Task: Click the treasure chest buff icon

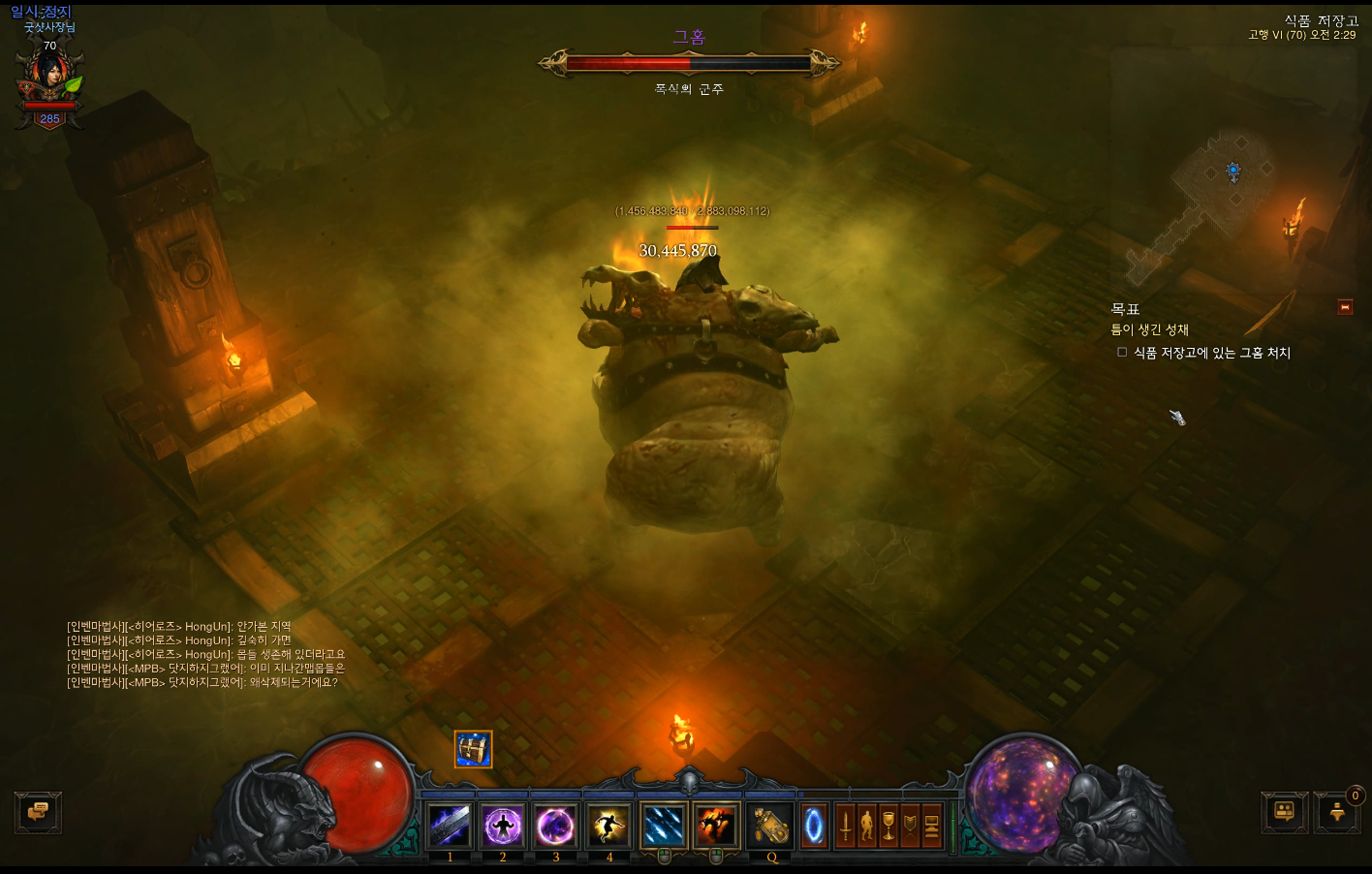Action: [x=474, y=749]
